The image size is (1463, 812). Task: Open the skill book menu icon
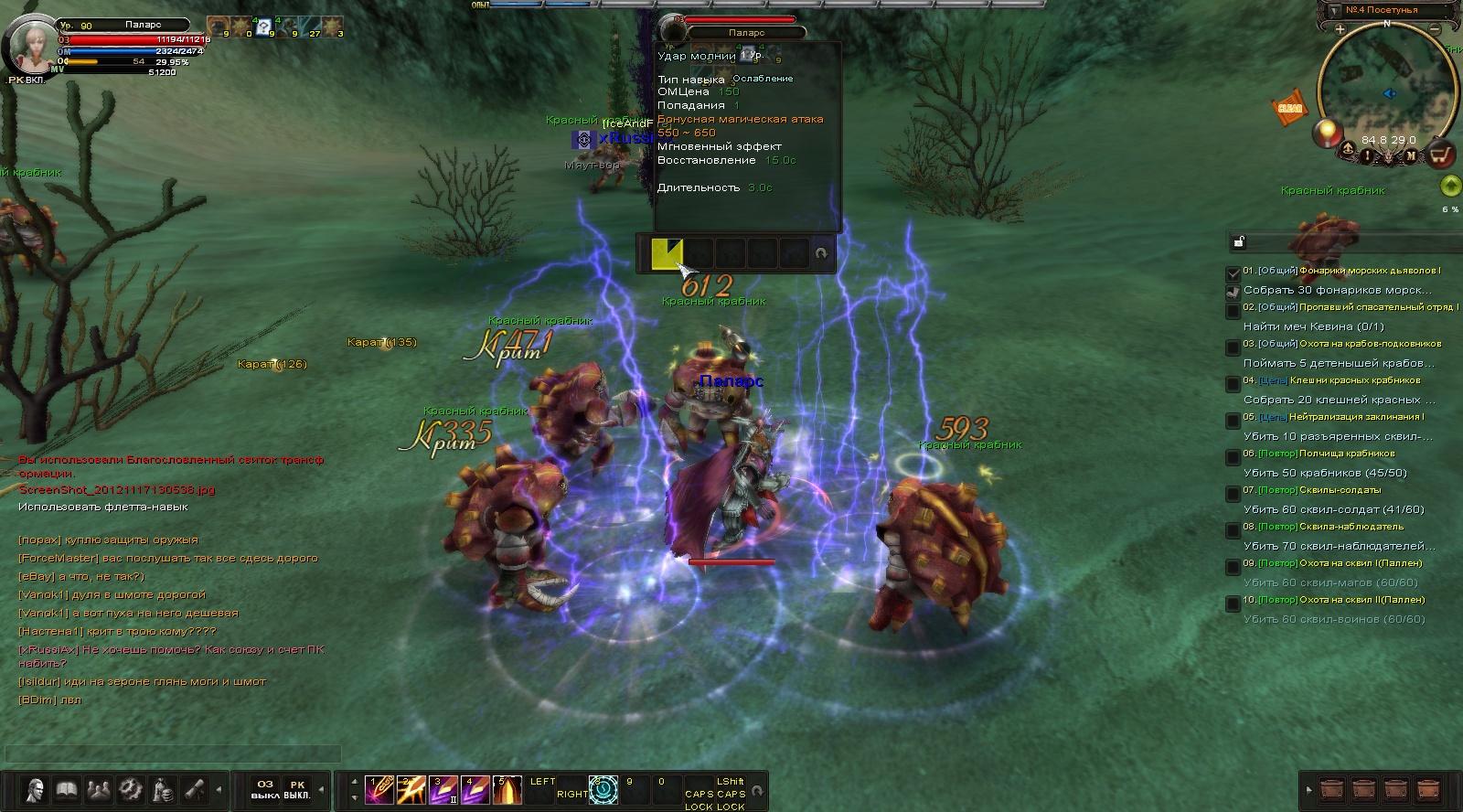click(x=67, y=789)
